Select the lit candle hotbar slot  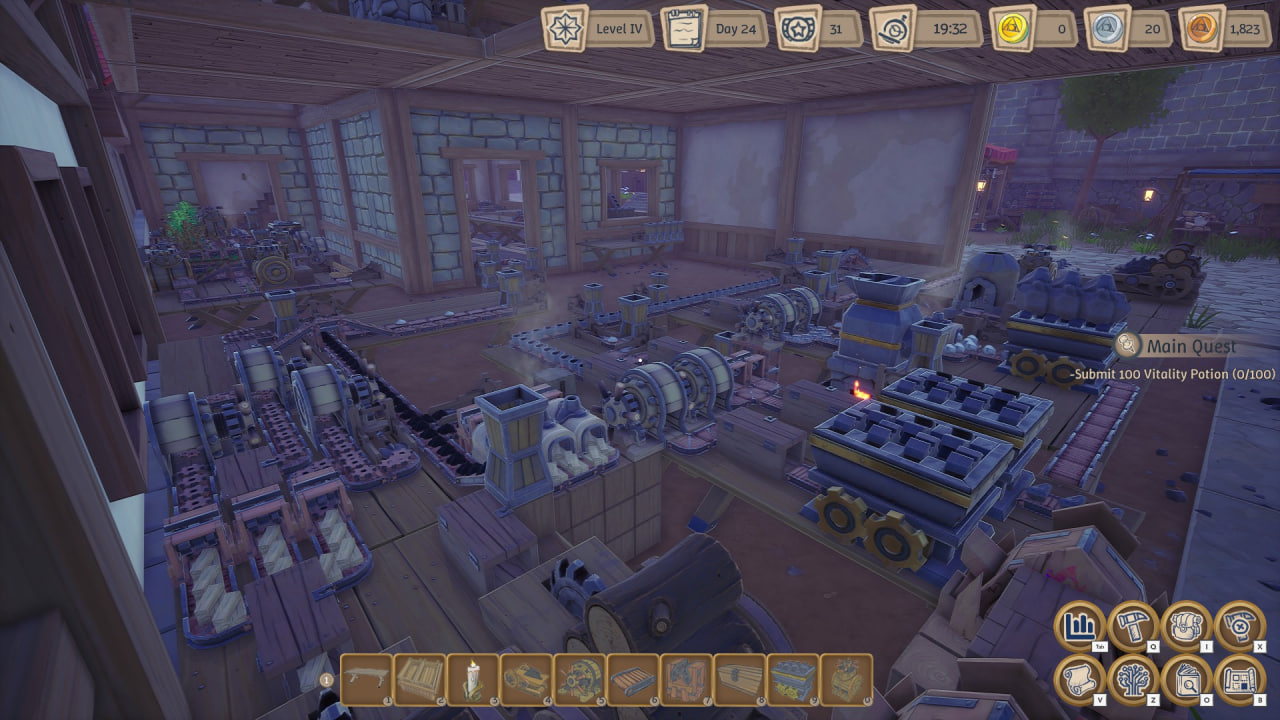pyautogui.click(x=473, y=680)
